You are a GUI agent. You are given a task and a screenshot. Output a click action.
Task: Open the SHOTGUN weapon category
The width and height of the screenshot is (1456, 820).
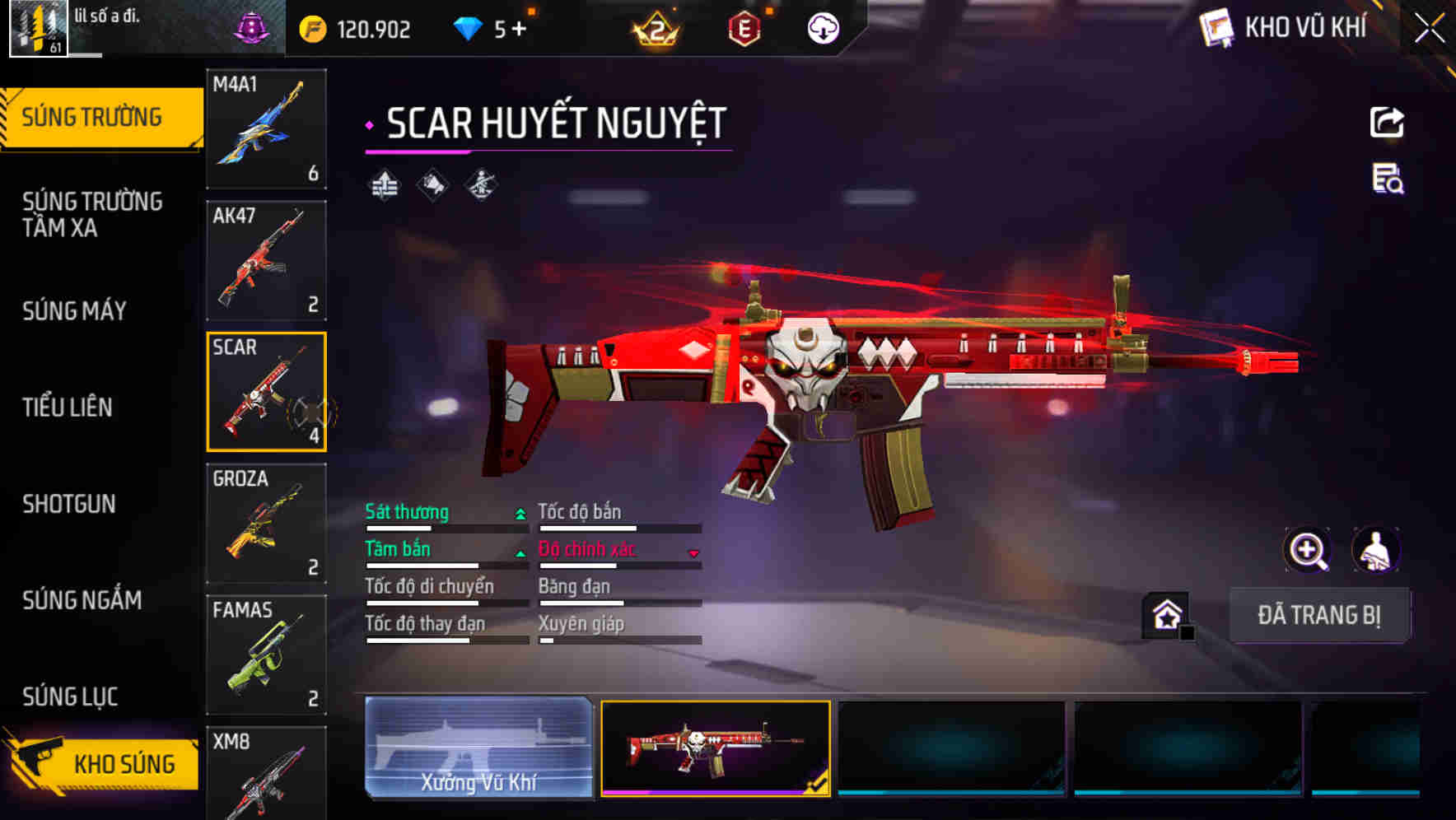coord(70,504)
